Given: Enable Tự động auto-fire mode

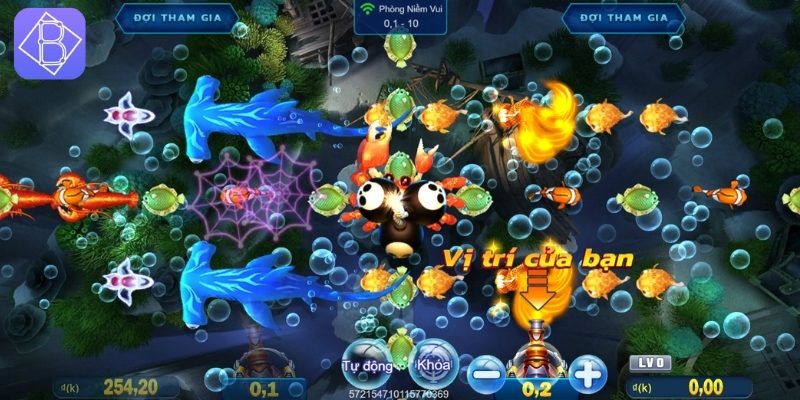Looking at the screenshot, I should (364, 365).
